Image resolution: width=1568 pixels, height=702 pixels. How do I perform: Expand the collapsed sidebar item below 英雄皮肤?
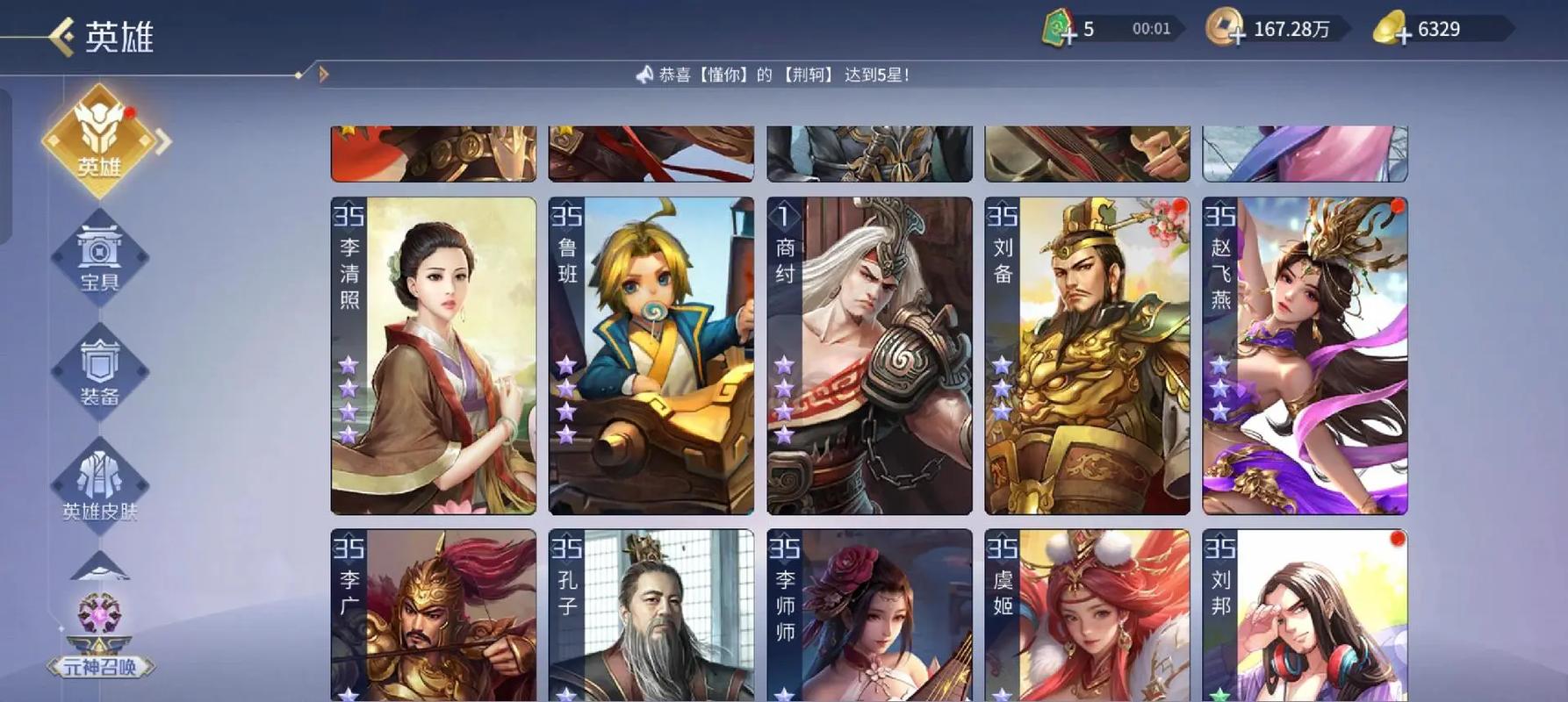coord(99,566)
